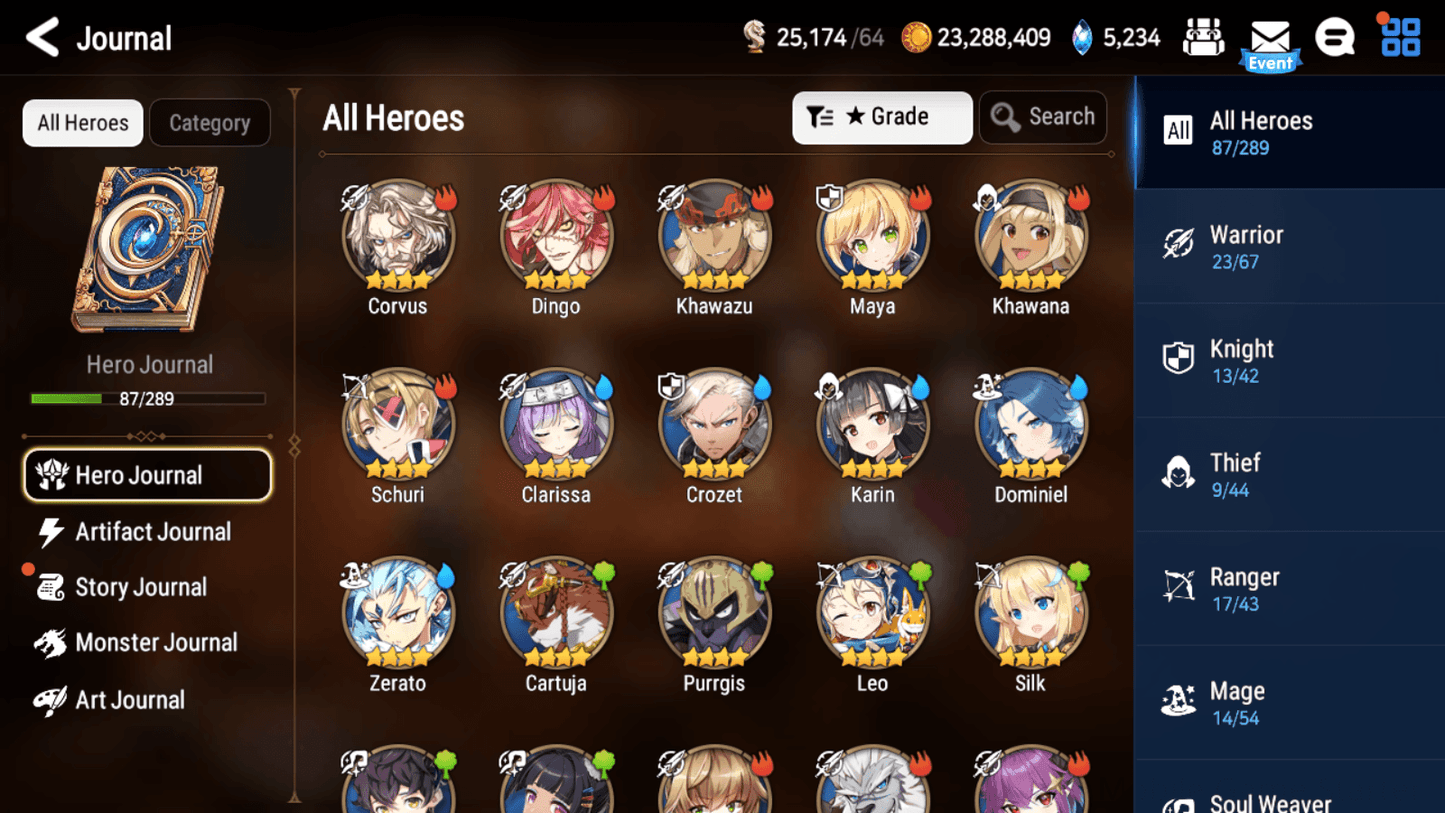
Task: Open the Grade sort dropdown
Action: coord(882,117)
